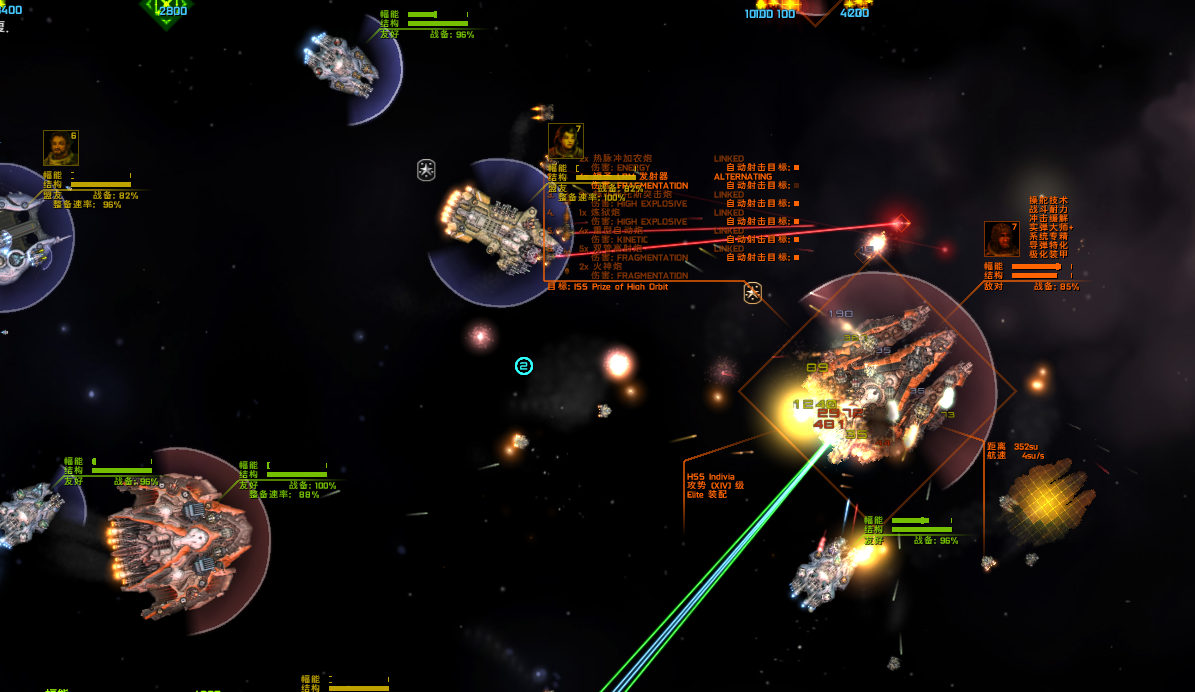Click the hostile orange-haired officer portrait
Viewport: 1195px width, 692px height.
pyautogui.click(x=1001, y=239)
